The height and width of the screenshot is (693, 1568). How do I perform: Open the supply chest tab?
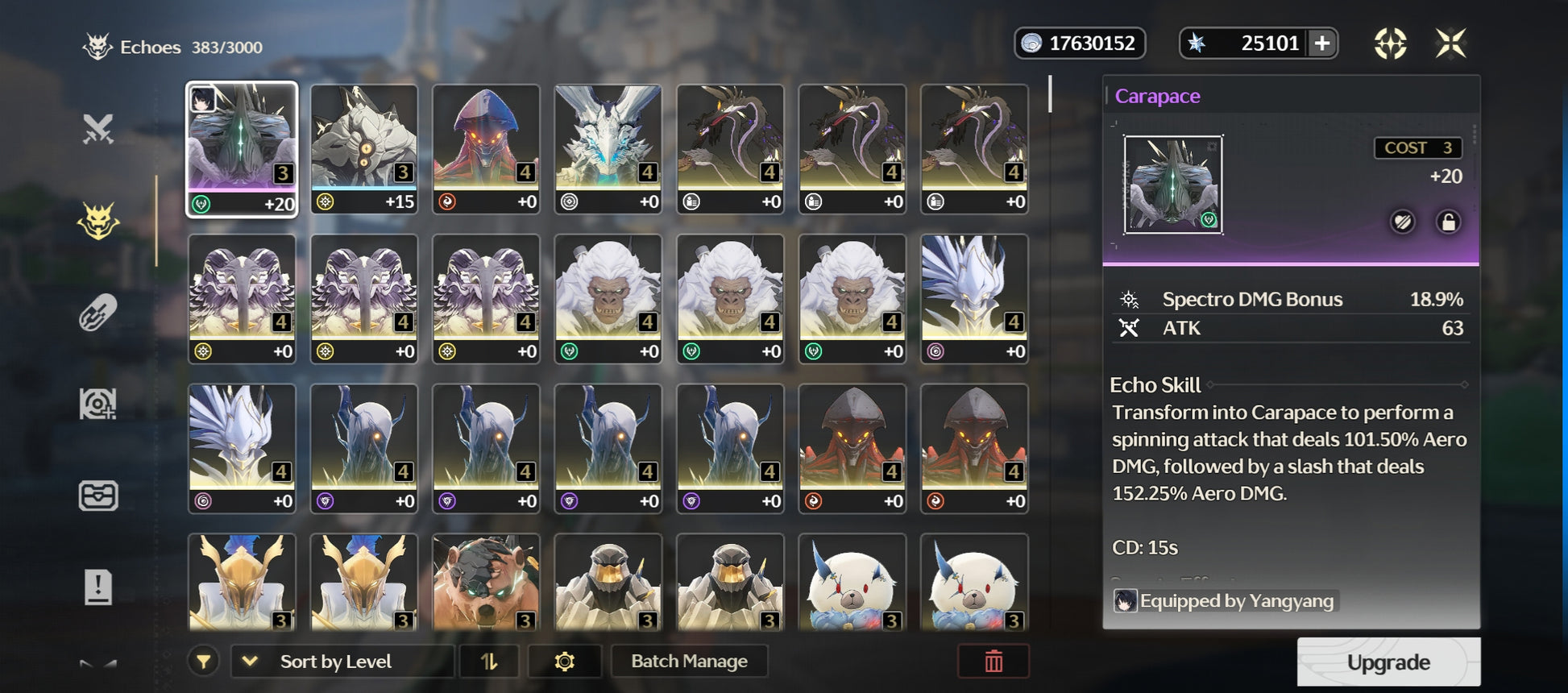[98, 495]
